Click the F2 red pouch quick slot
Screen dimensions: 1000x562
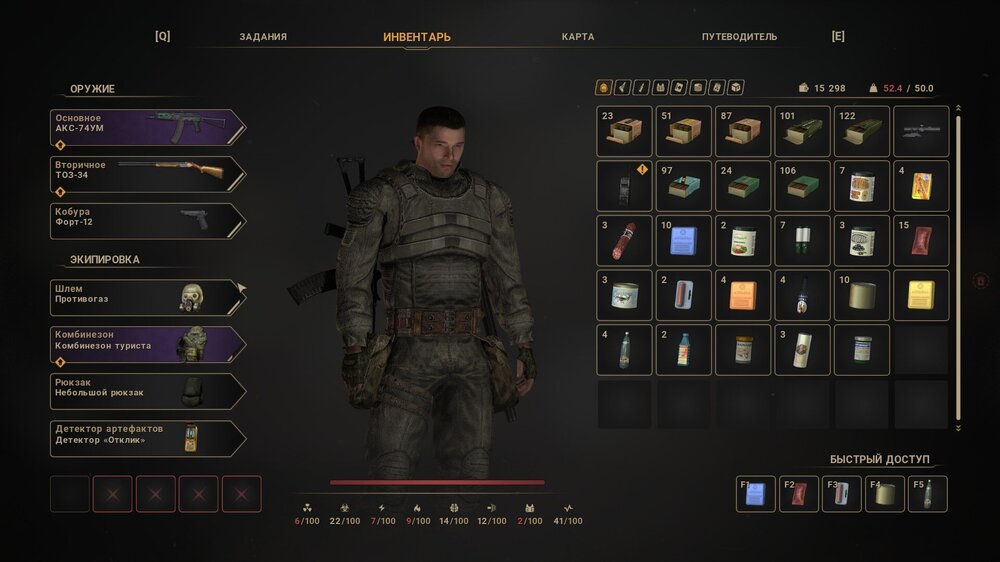coord(799,494)
